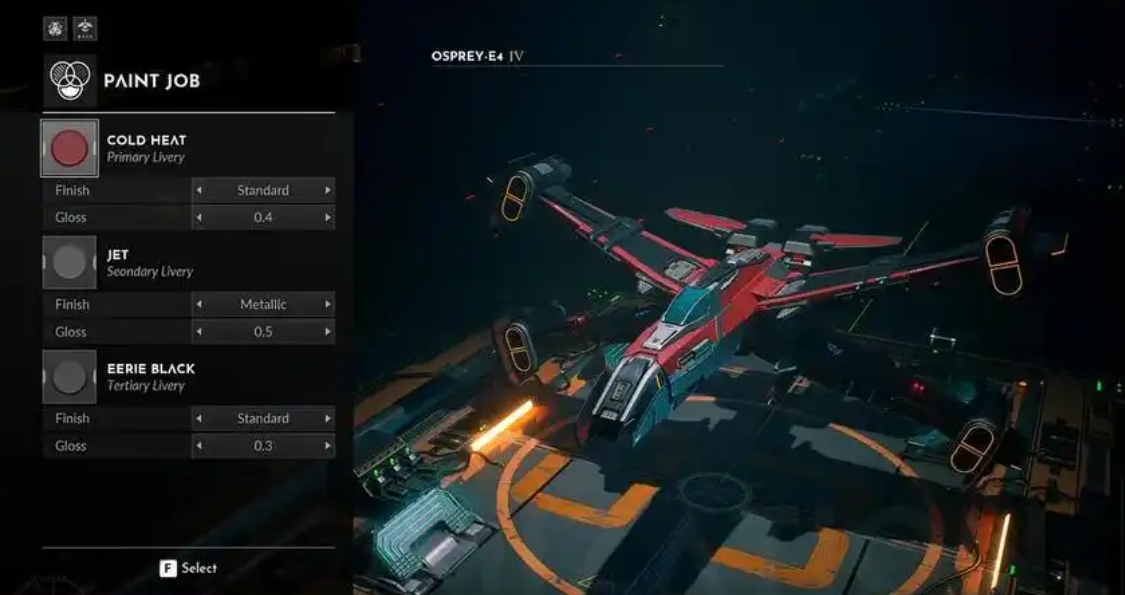Screen dimensions: 1125x595
Task: Click left arrow on Eerie Black Finish
Action: click(x=198, y=418)
